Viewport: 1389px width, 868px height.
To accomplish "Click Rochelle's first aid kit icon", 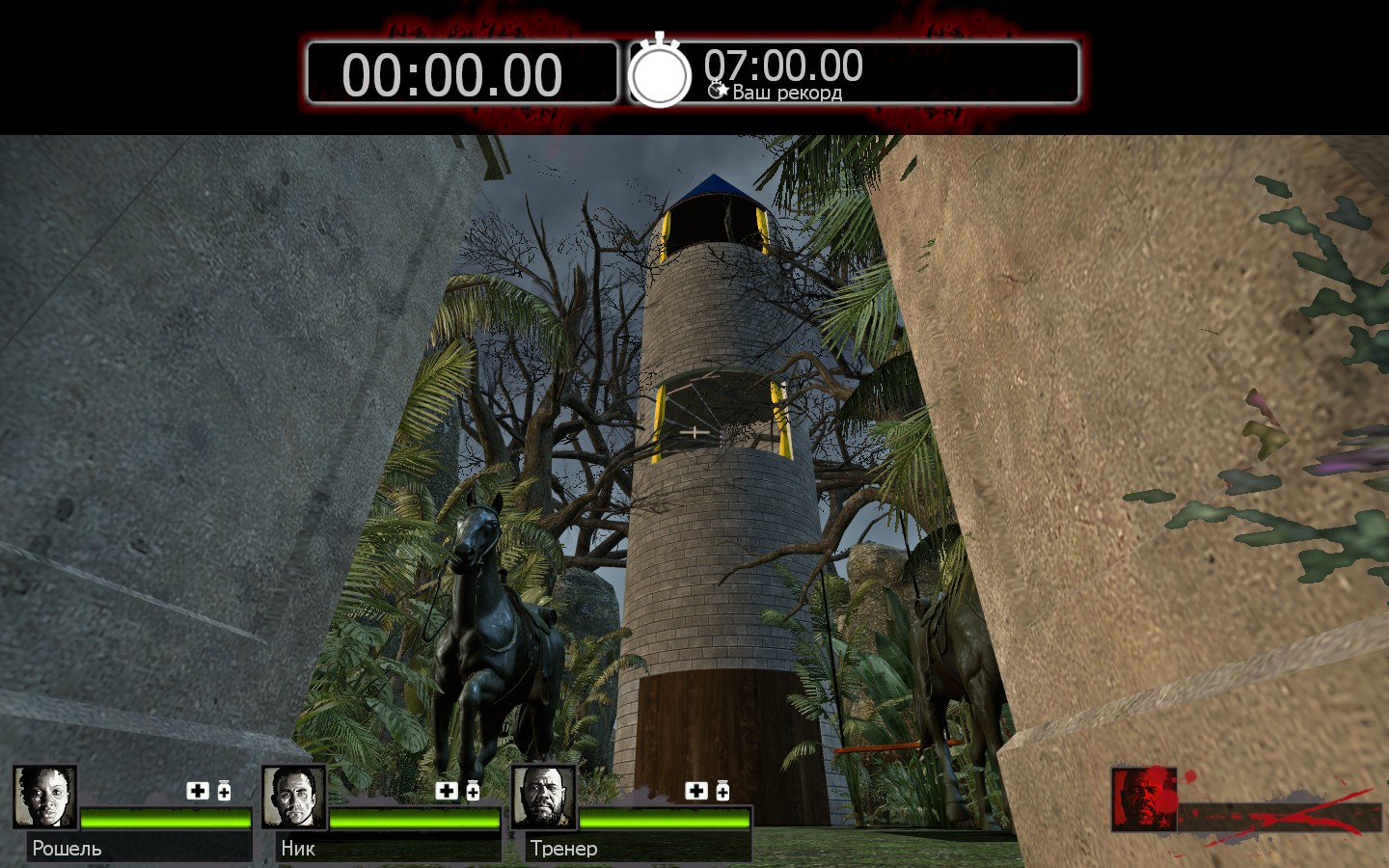I will [198, 791].
